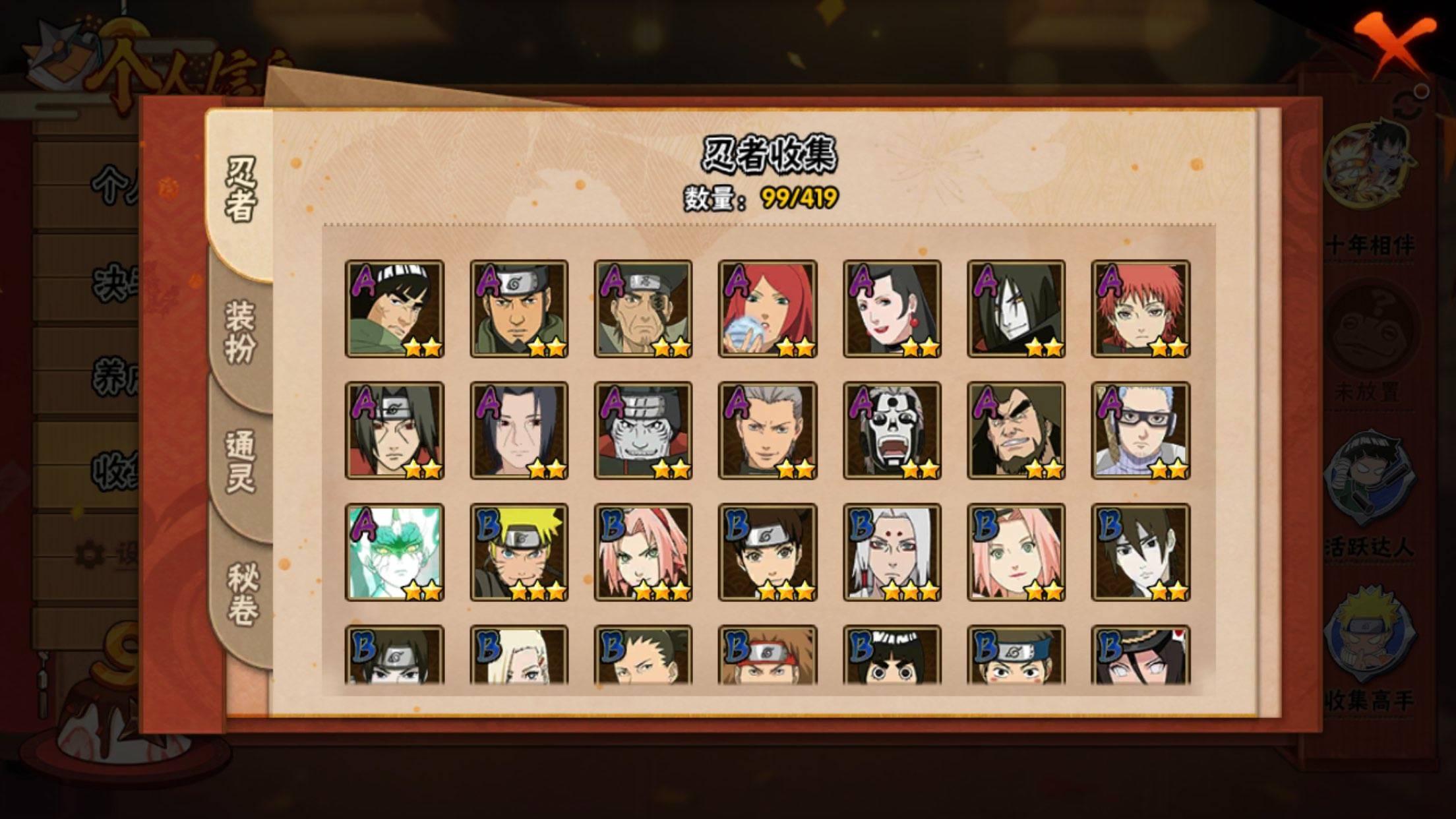1456x819 pixels.
Task: Select the Tenten B-rank portrait
Action: (x=768, y=553)
